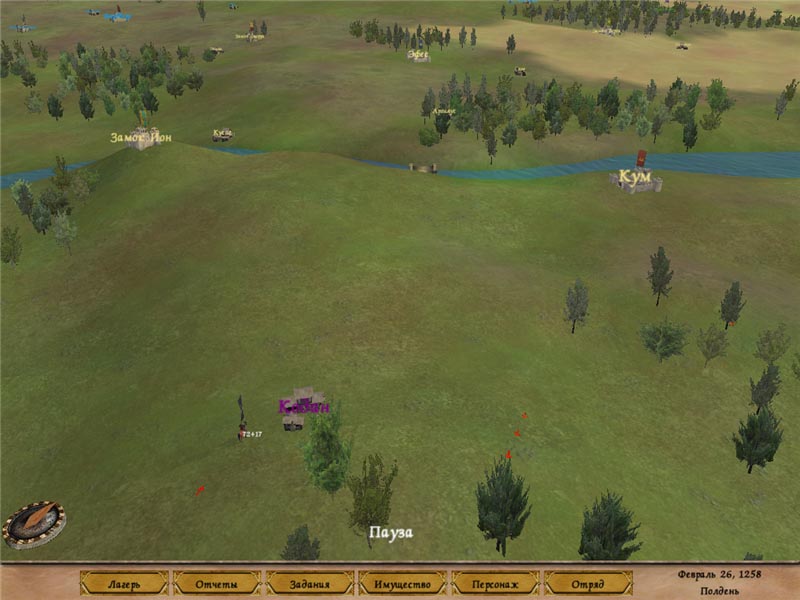Show the Отряд (Party) screen
The width and height of the screenshot is (800, 600).
588,583
